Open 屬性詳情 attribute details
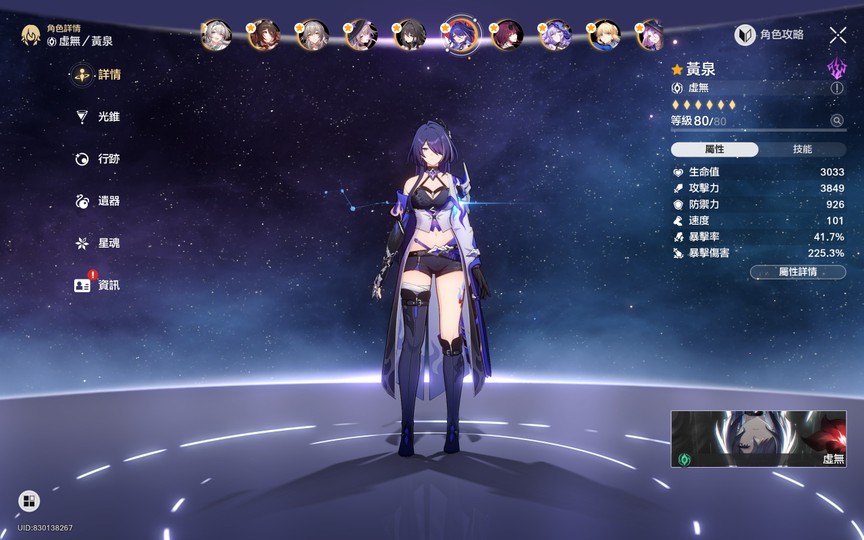Screen dimensions: 864x540 click(797, 271)
